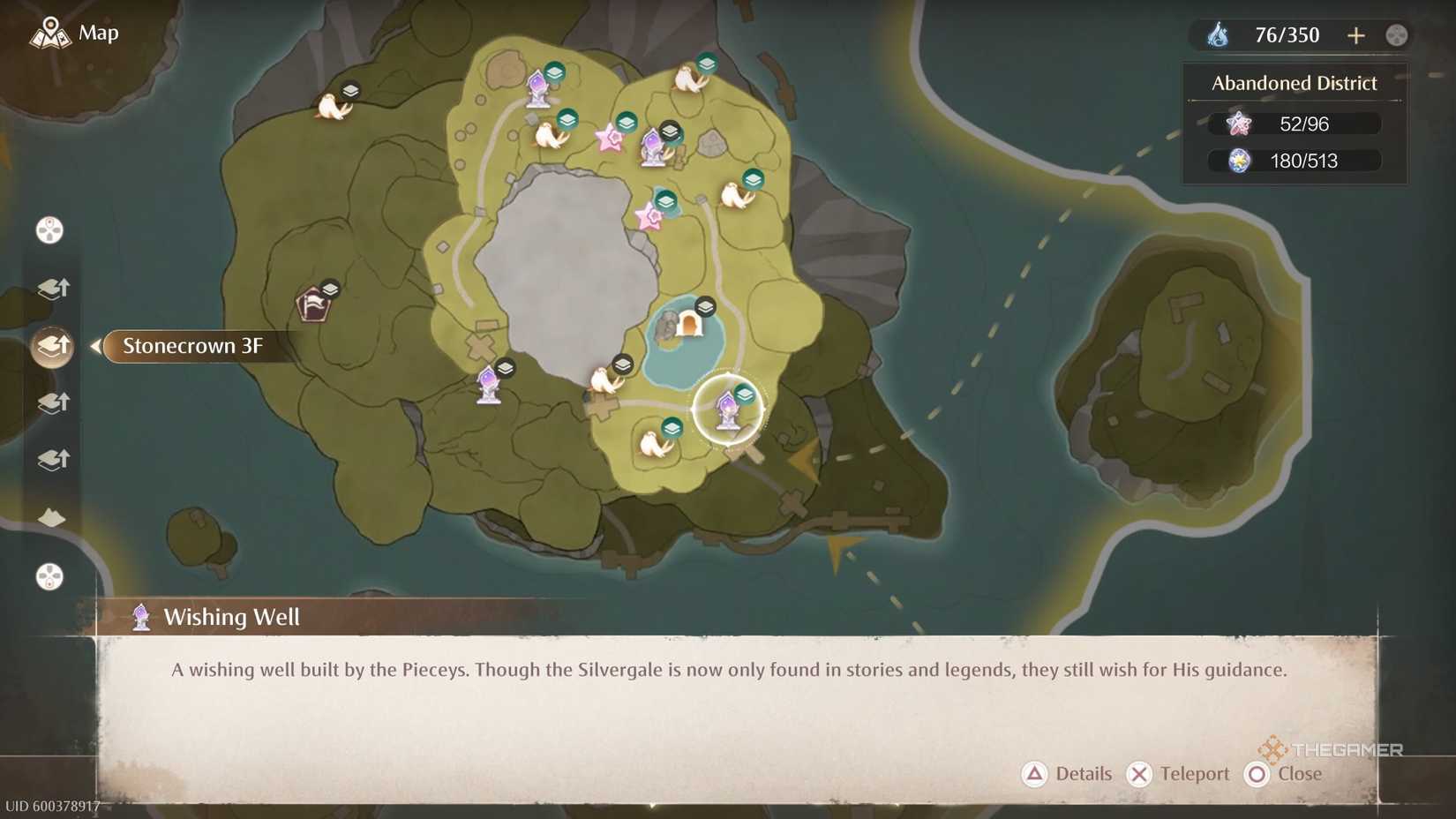This screenshot has height=819, width=1456.
Task: Open the Abandoned District panel header
Action: click(x=1294, y=82)
